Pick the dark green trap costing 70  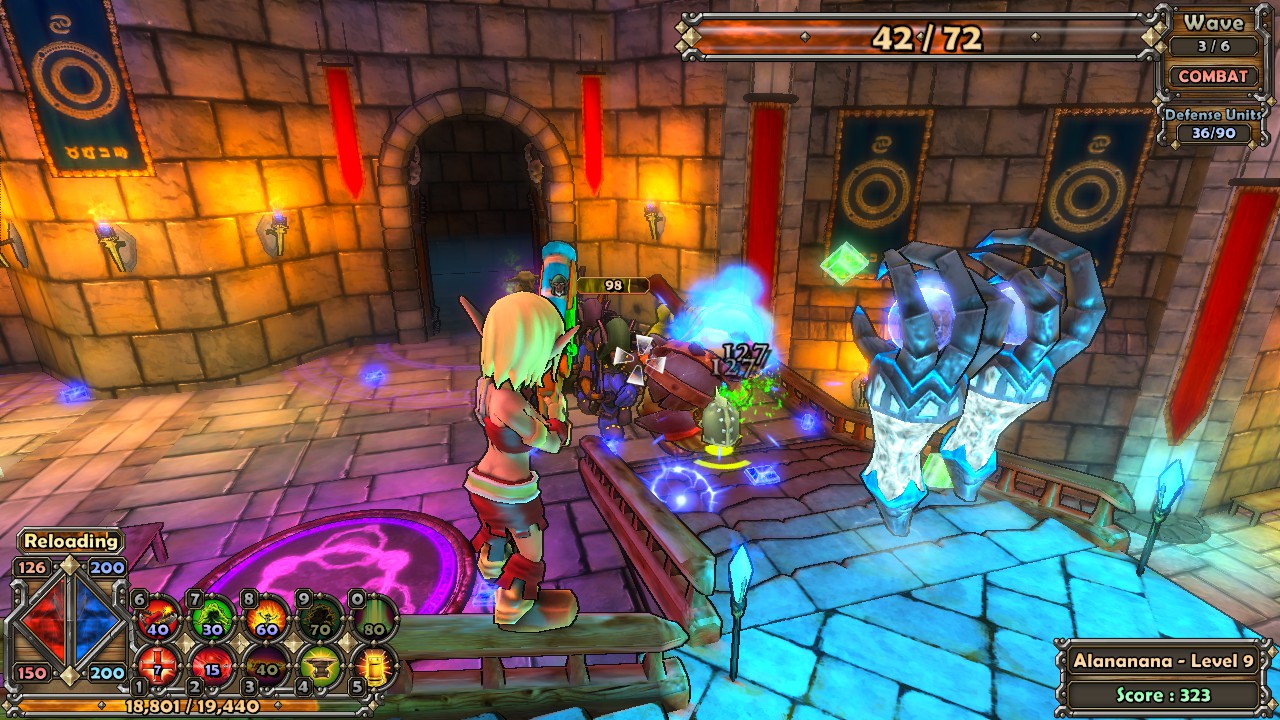pyautogui.click(x=320, y=618)
